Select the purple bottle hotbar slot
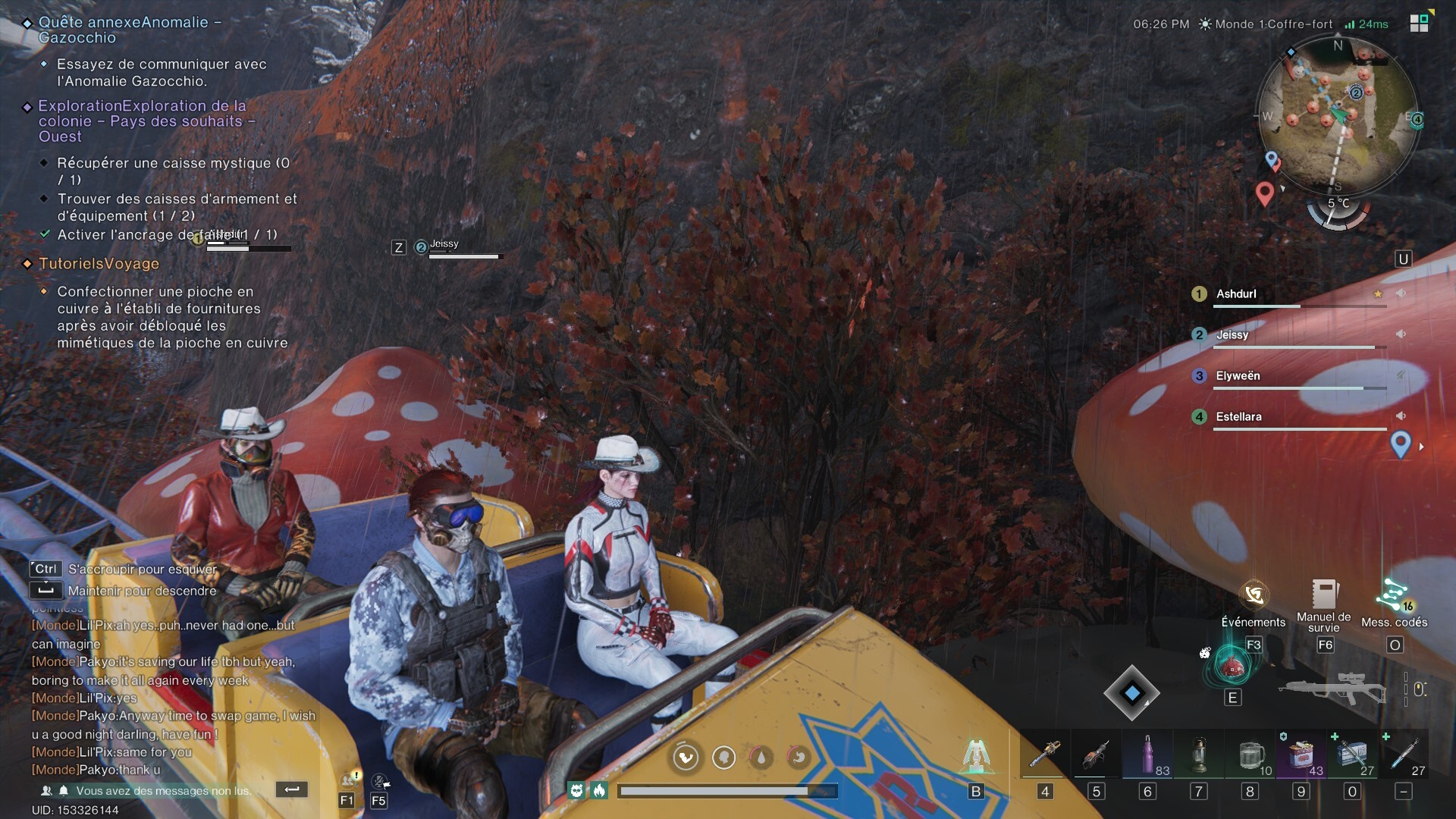This screenshot has width=1456, height=819. tap(1147, 755)
